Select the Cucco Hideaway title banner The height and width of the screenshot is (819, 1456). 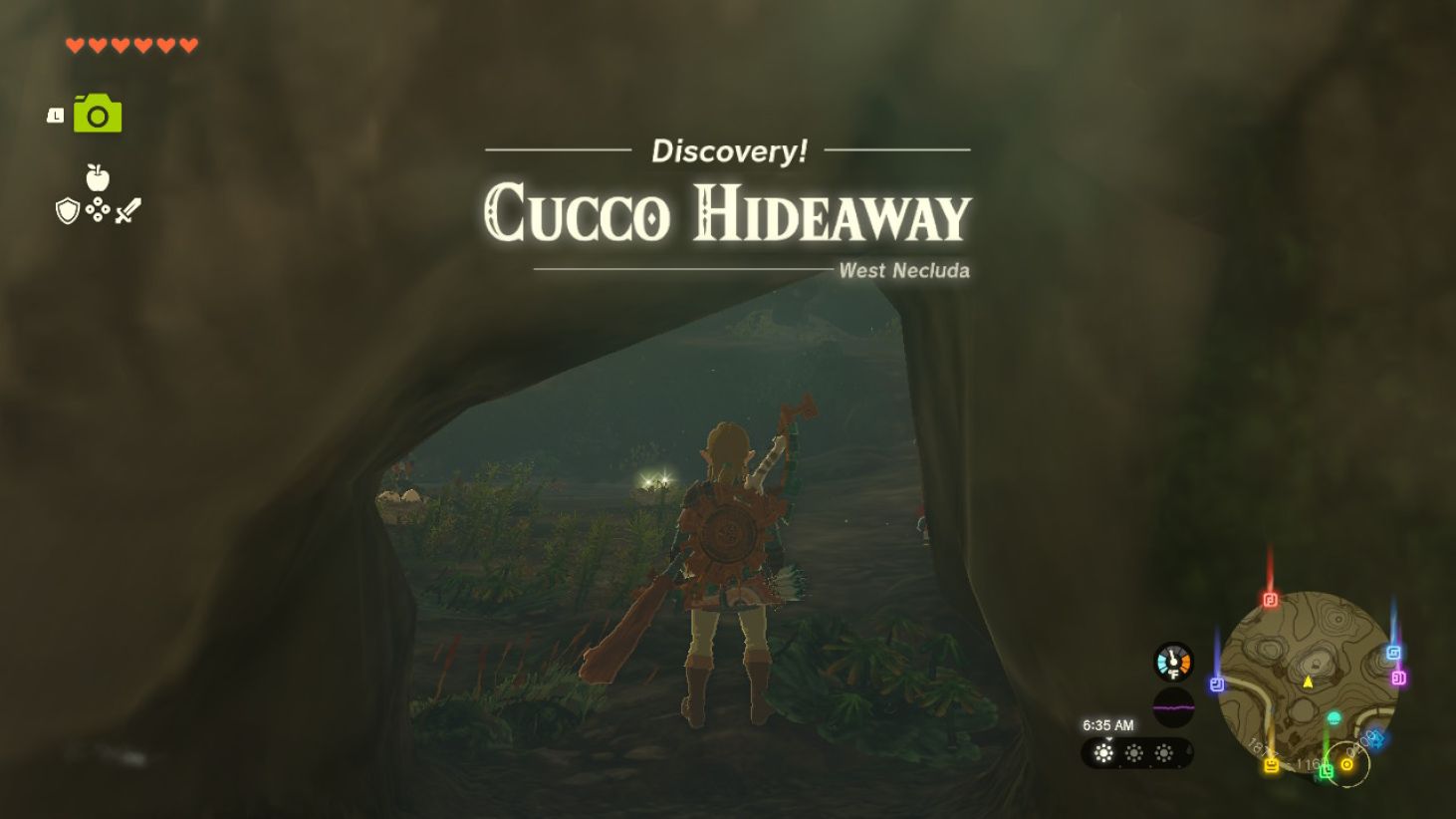[x=726, y=213]
